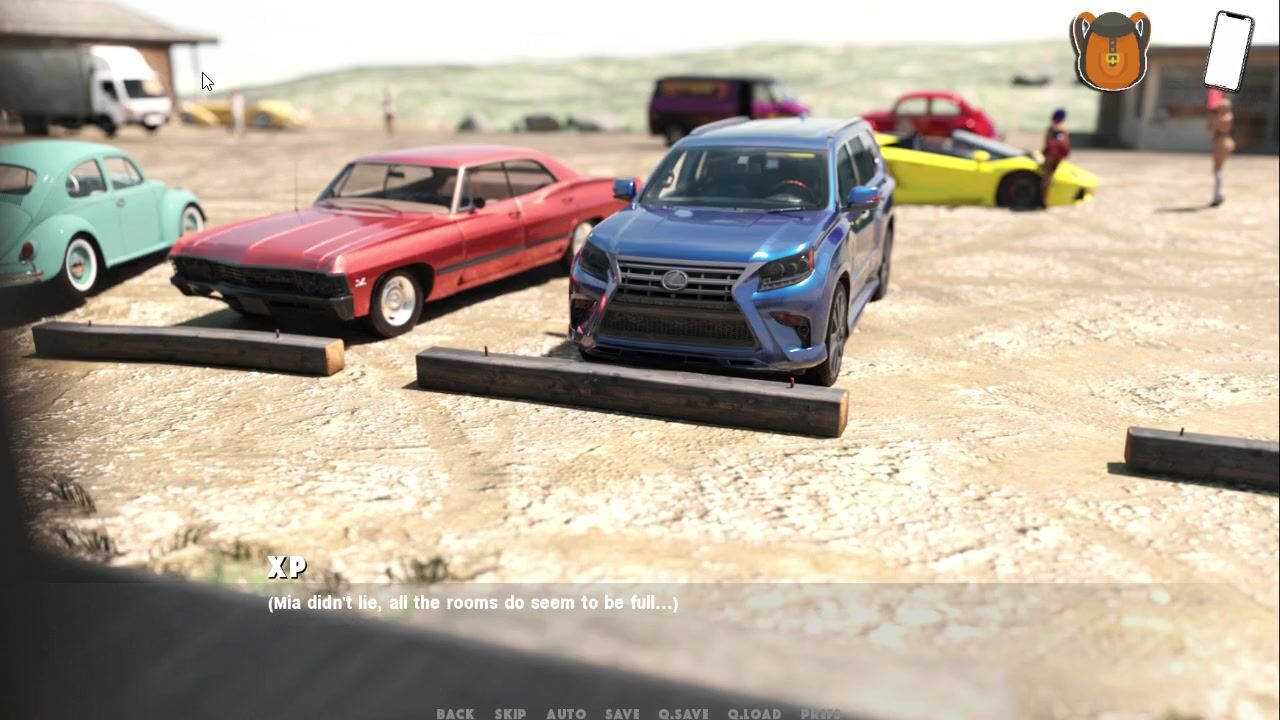The height and width of the screenshot is (720, 1280).
Task: Open PREFS preferences menu
Action: [820, 713]
